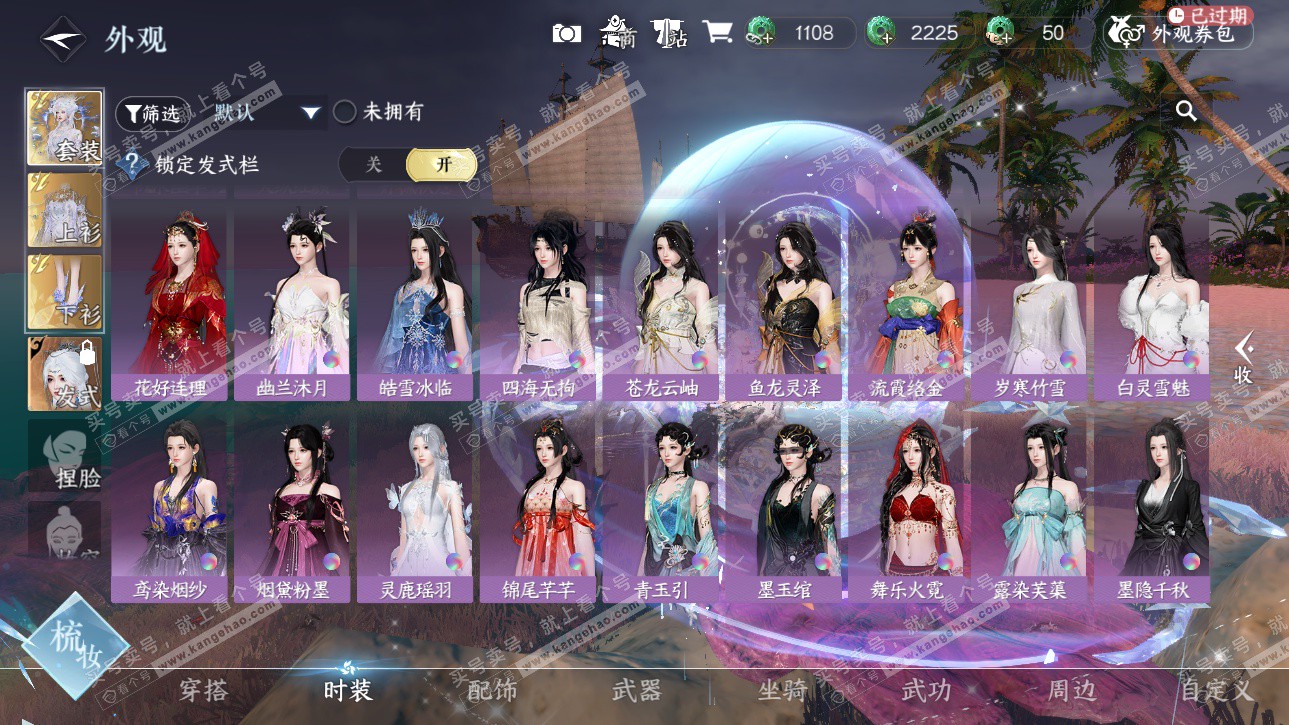The height and width of the screenshot is (725, 1289).
Task: Open the 发式 hairstyle category
Action: (65, 374)
